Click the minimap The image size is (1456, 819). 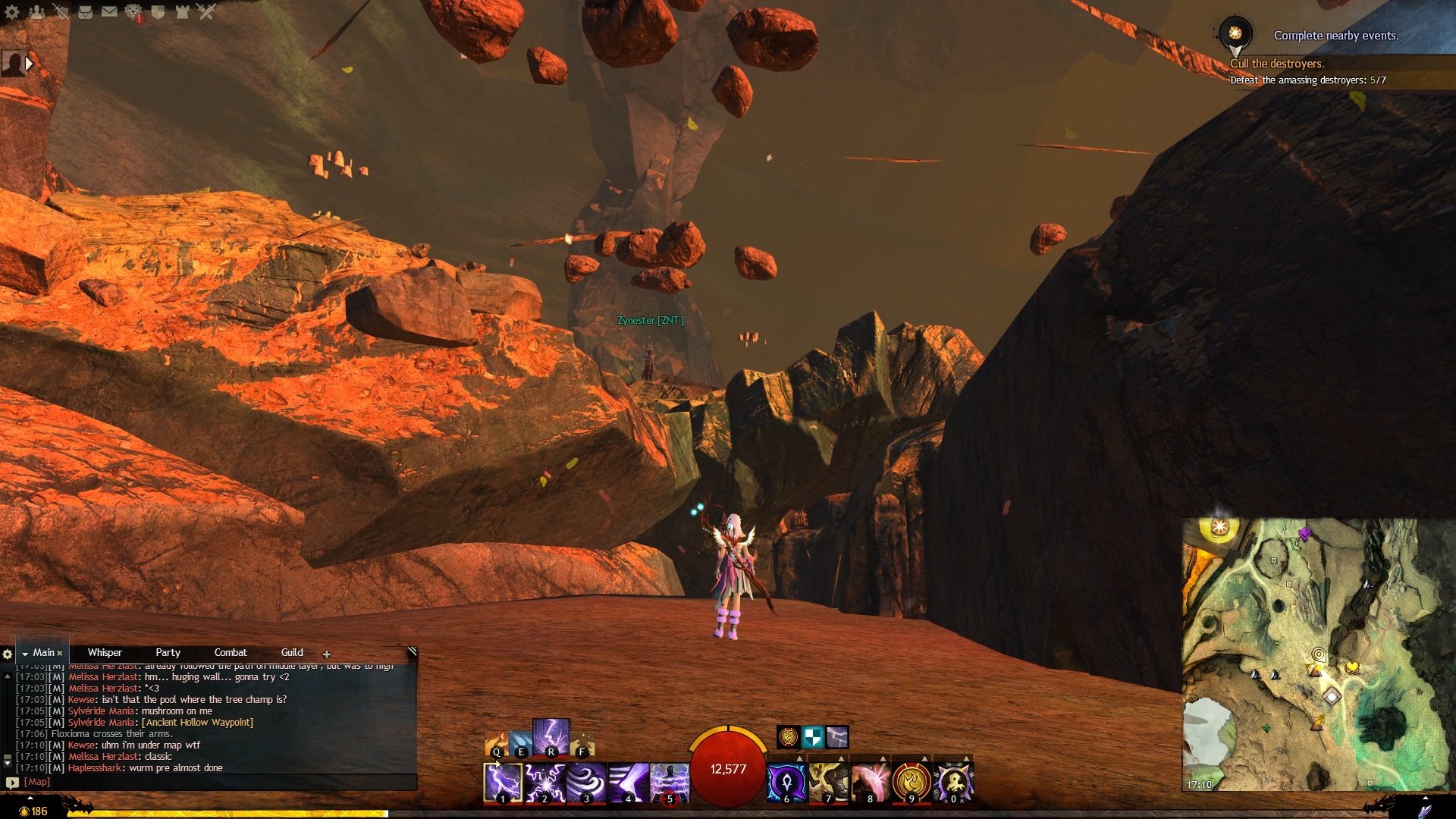coord(1318,654)
